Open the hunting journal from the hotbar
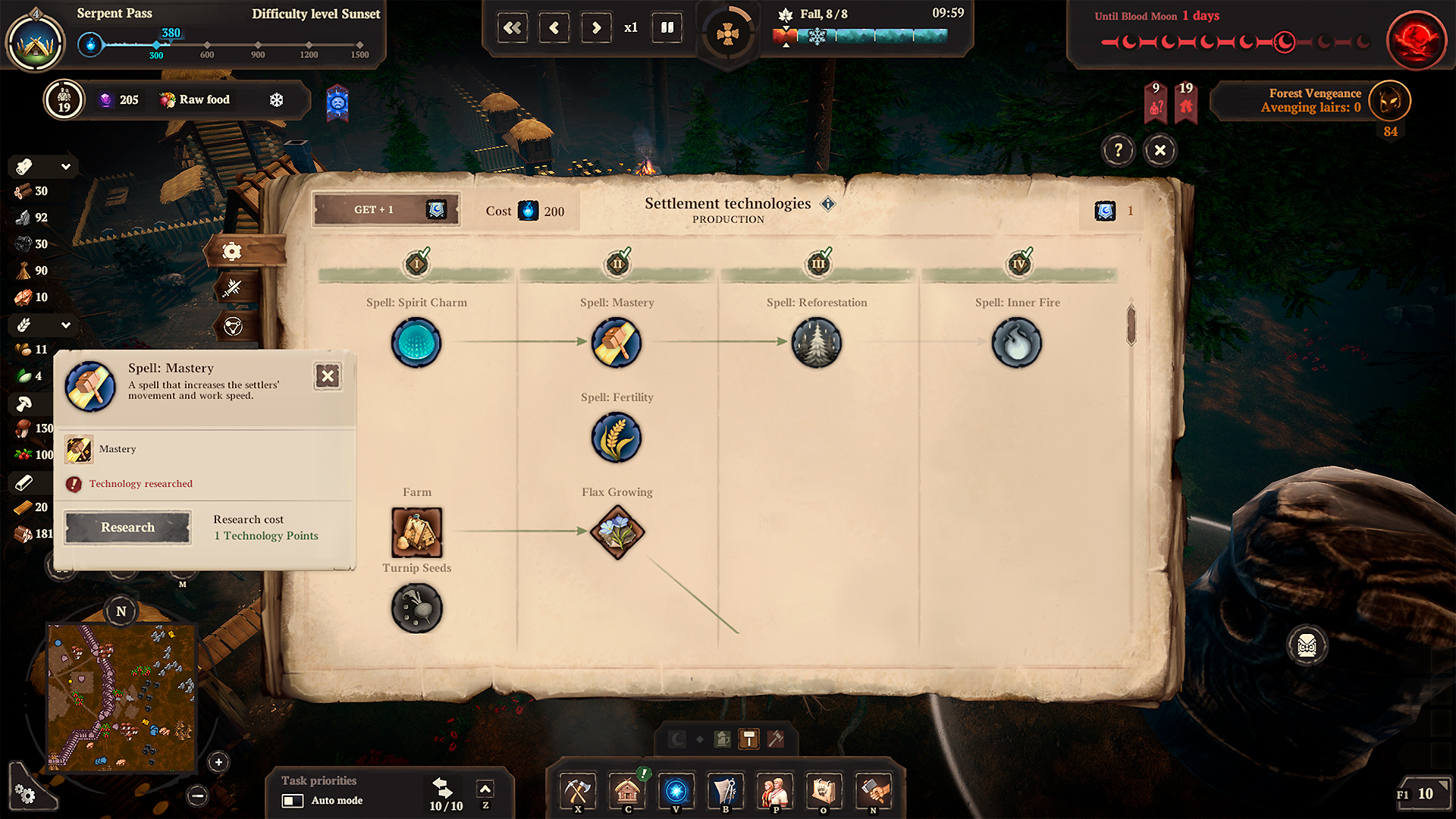The height and width of the screenshot is (819, 1456). click(824, 791)
